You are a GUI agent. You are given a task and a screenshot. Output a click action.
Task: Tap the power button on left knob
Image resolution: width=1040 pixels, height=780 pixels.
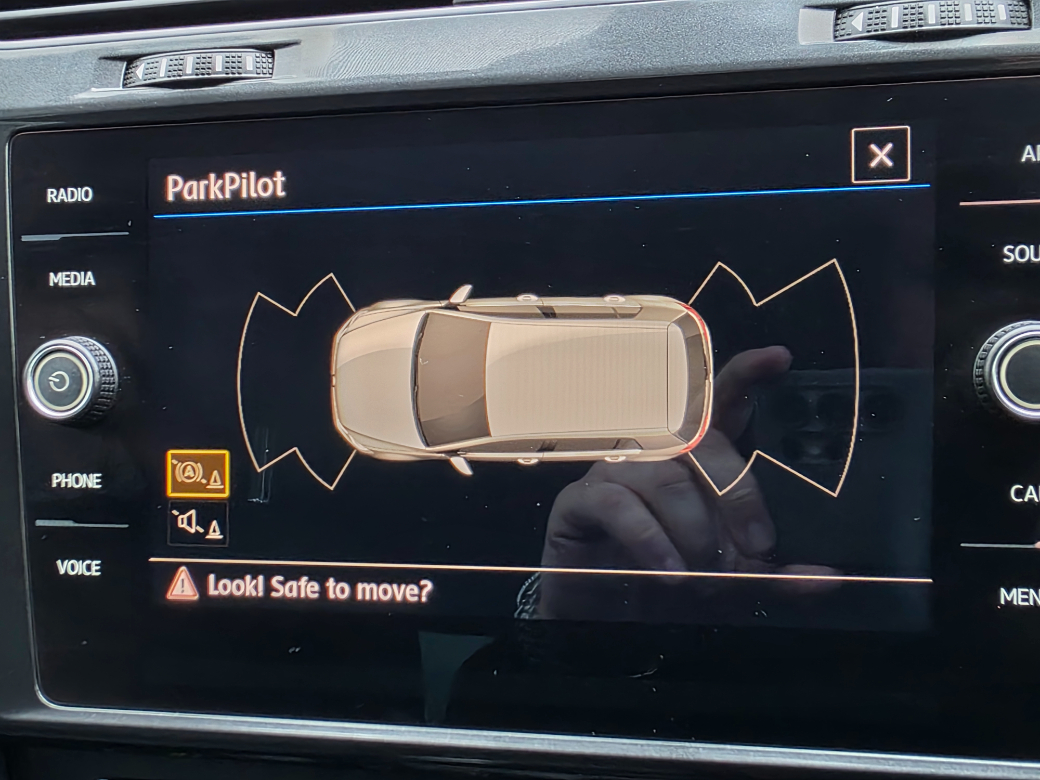(x=66, y=381)
